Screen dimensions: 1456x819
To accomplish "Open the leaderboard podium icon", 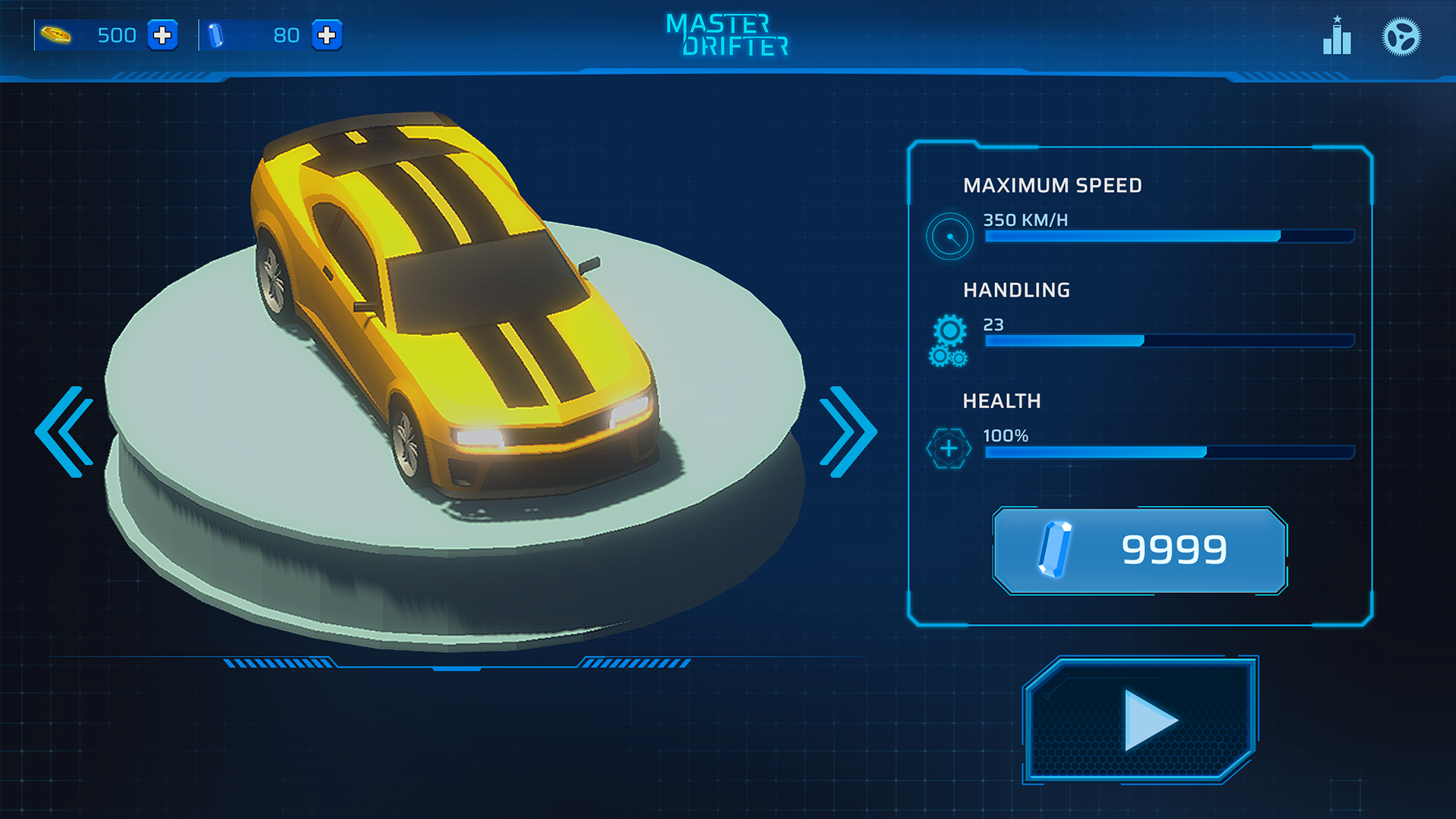I will (x=1337, y=37).
